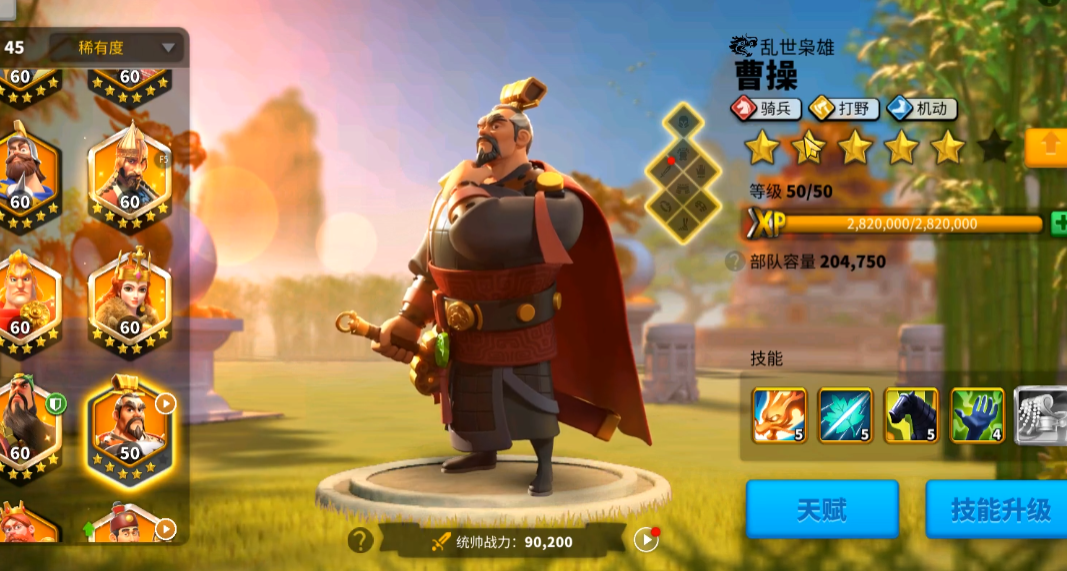Image resolution: width=1067 pixels, height=571 pixels.
Task: Inspect the greyed-out locked skill icon
Action: coord(1040,415)
